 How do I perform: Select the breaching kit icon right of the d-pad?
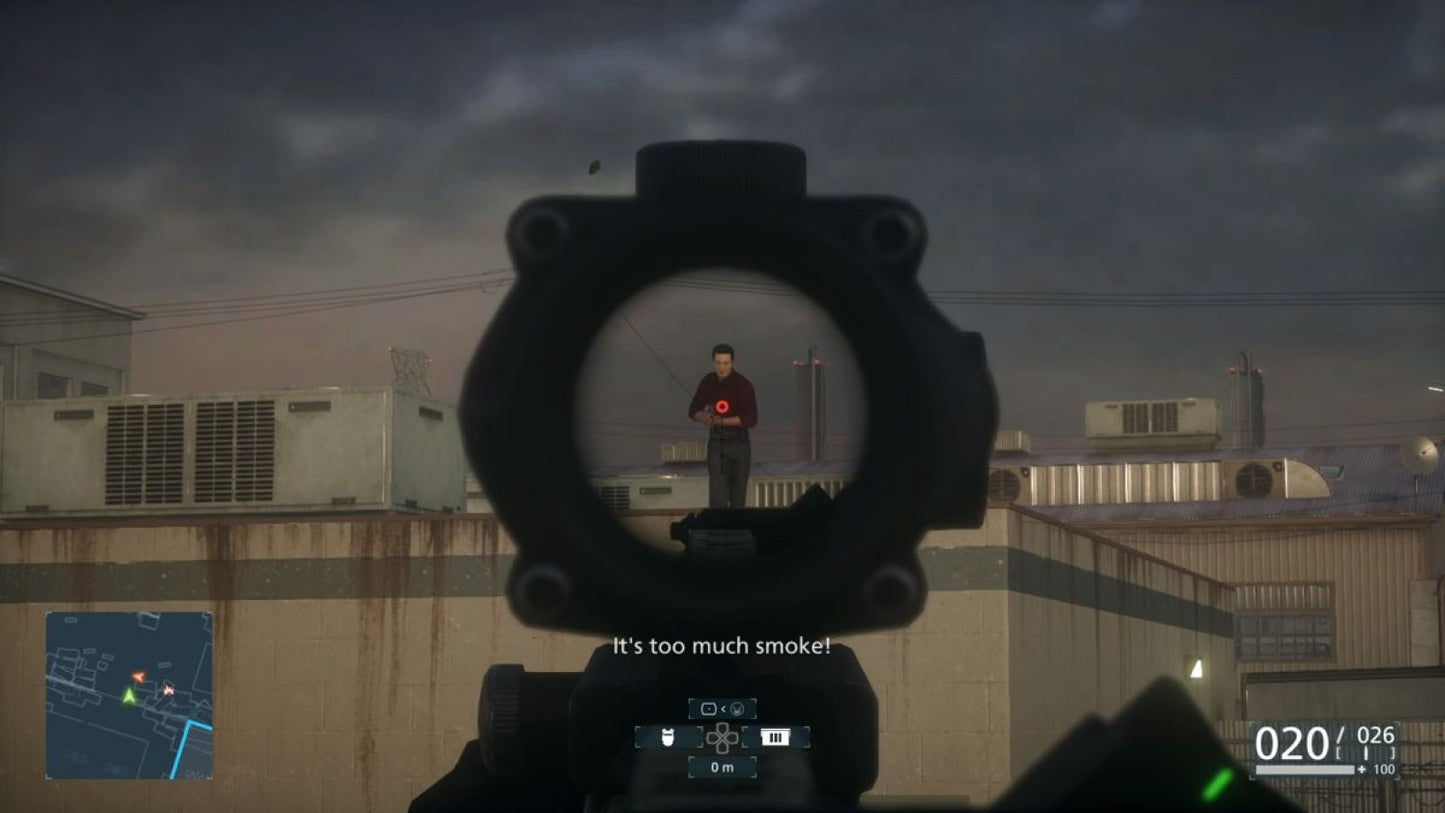(775, 737)
